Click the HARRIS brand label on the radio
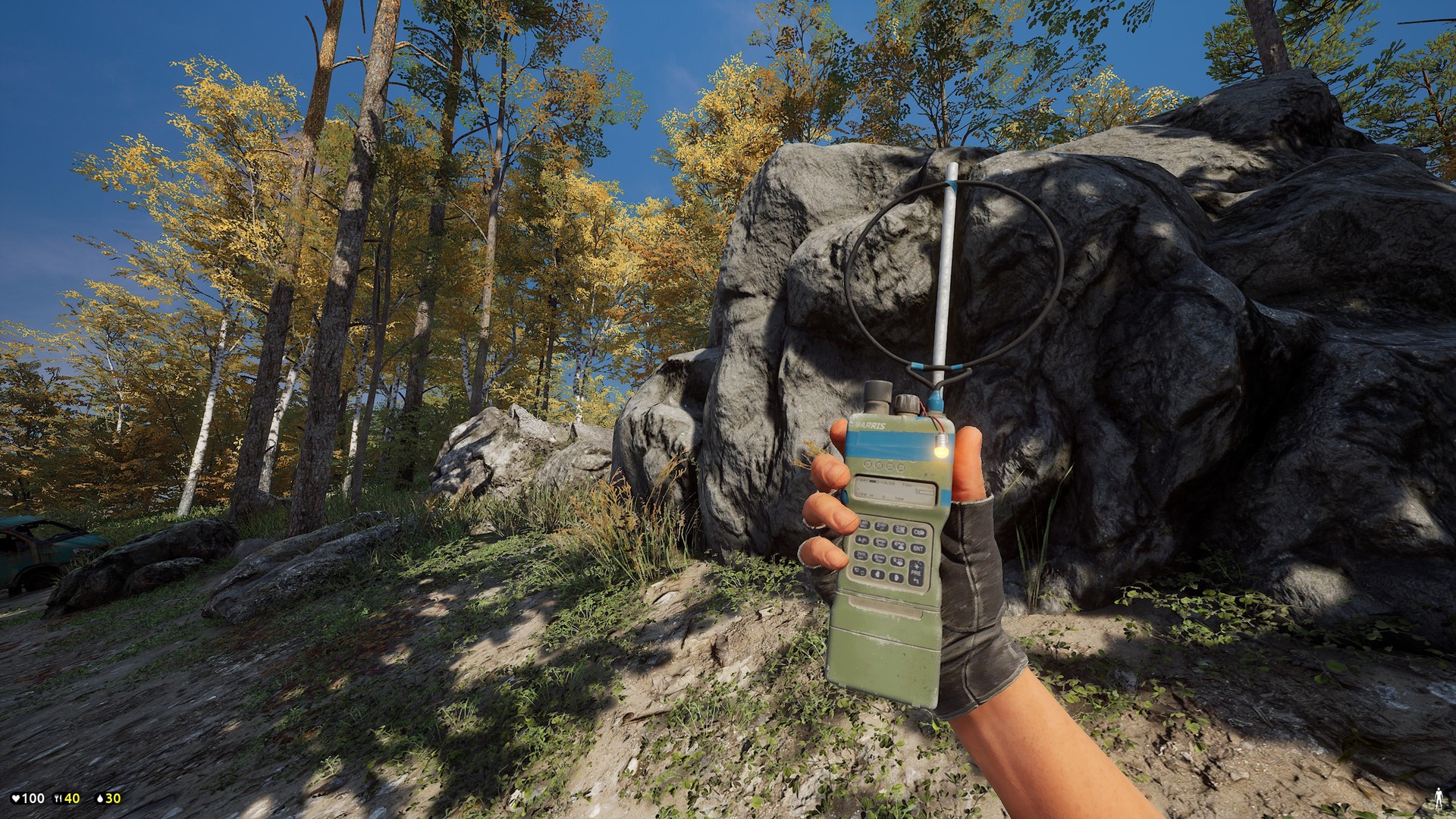The width and height of the screenshot is (1456, 819). pos(871,425)
